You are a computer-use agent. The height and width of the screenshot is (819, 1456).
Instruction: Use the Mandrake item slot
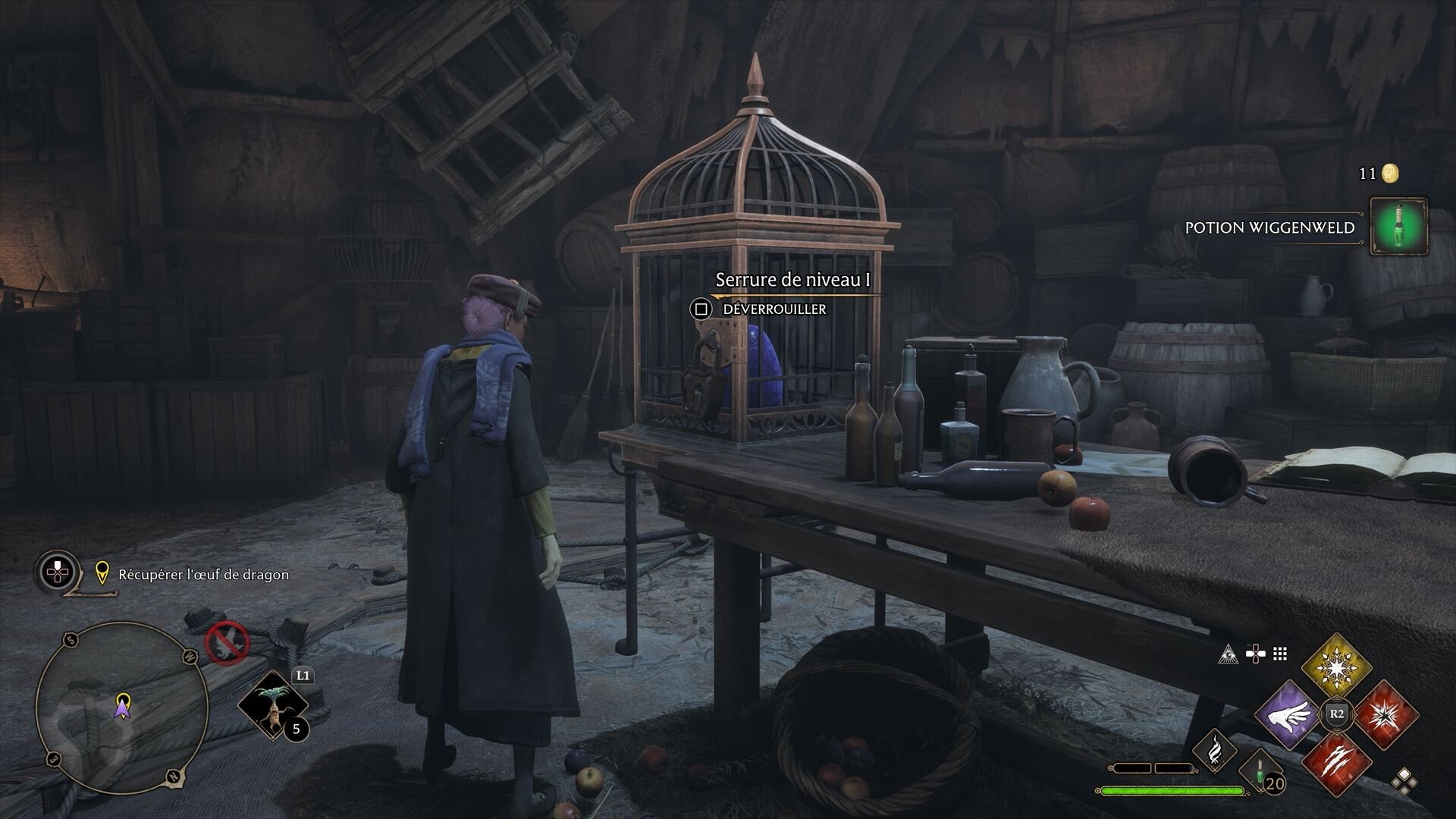tap(272, 705)
